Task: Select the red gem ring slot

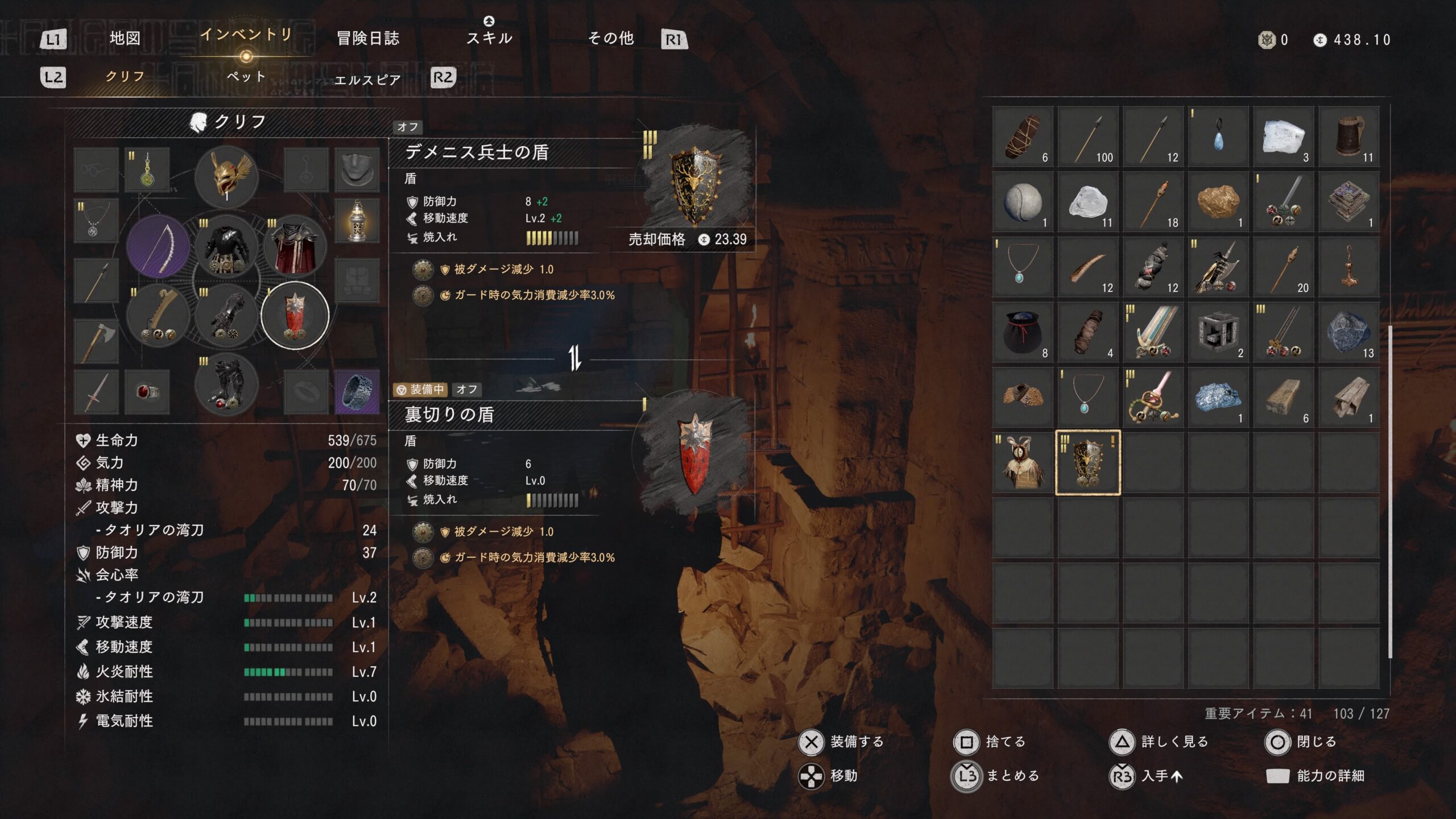Action: (x=147, y=392)
